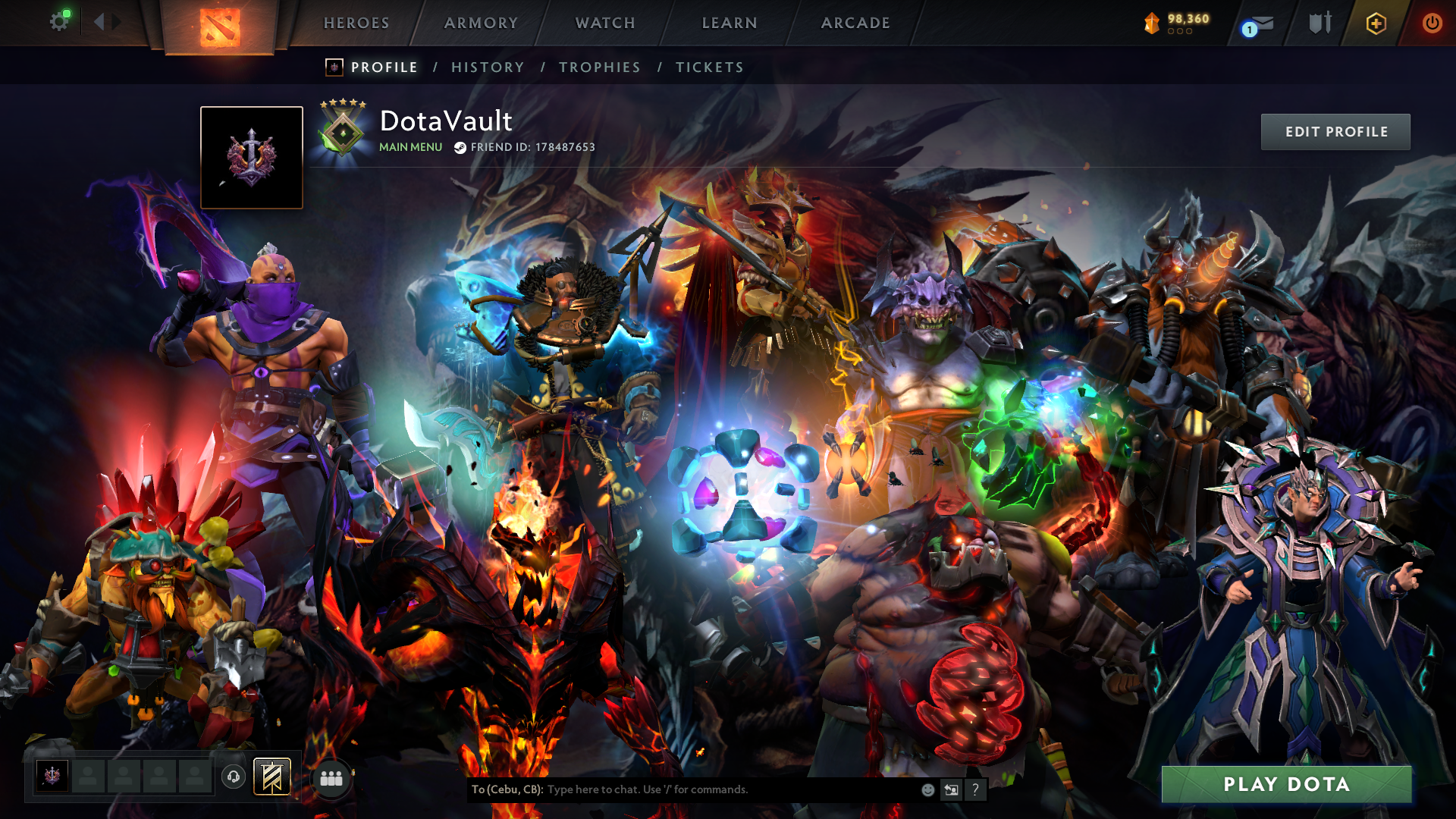Image resolution: width=1456 pixels, height=819 pixels.
Task: Open the Heroes menu
Action: [x=356, y=23]
